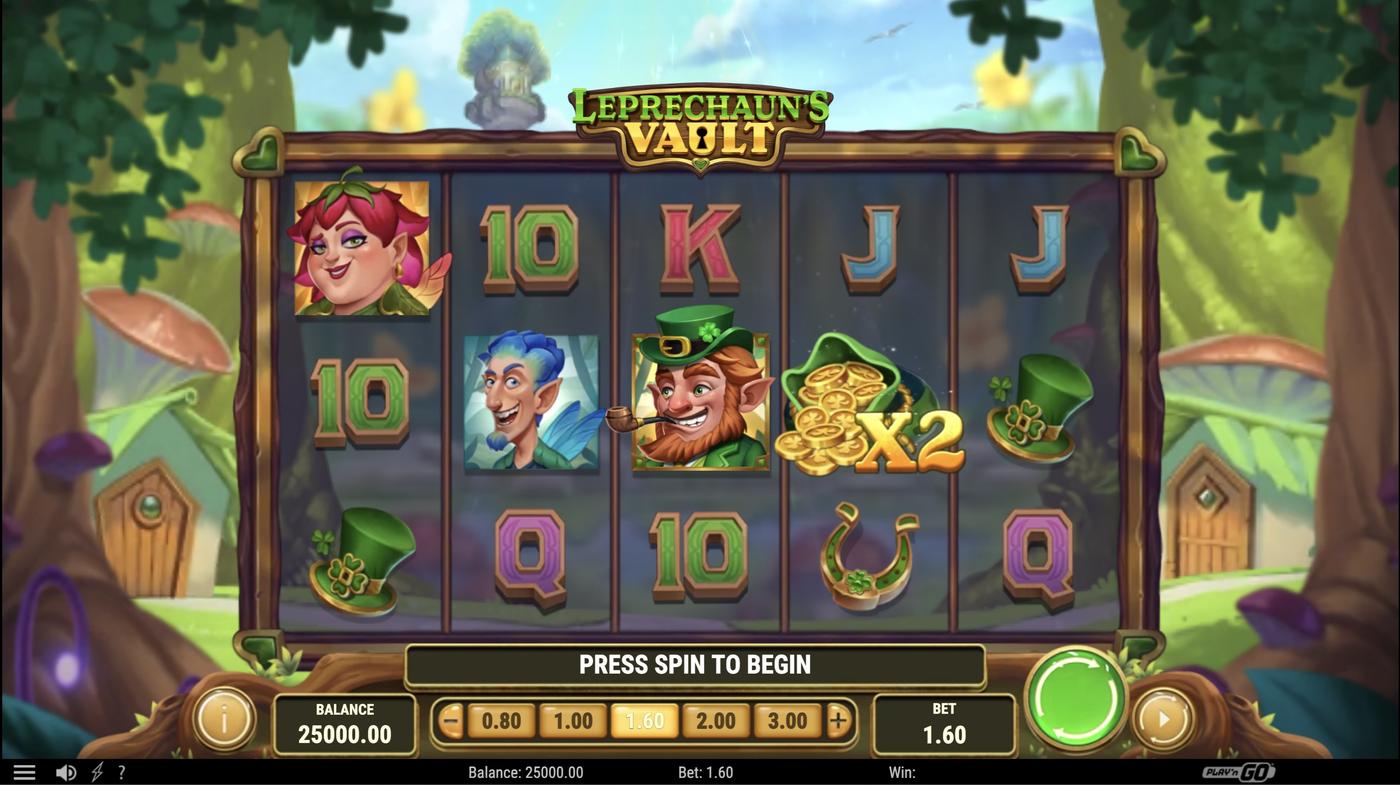1400x785 pixels.
Task: Enable turbo spin with lightning icon
Action: [95, 770]
